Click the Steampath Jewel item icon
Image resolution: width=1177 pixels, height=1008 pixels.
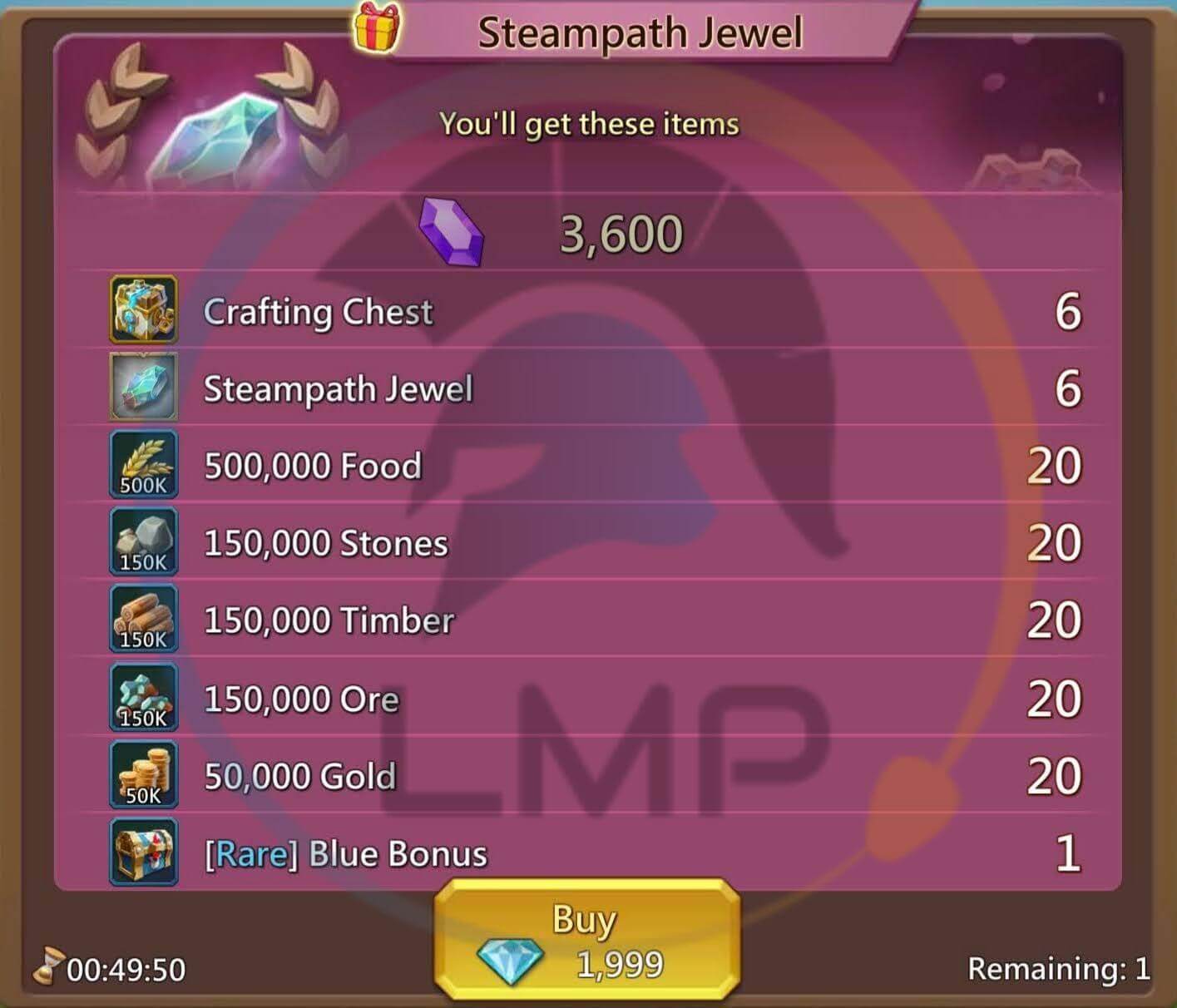(142, 388)
